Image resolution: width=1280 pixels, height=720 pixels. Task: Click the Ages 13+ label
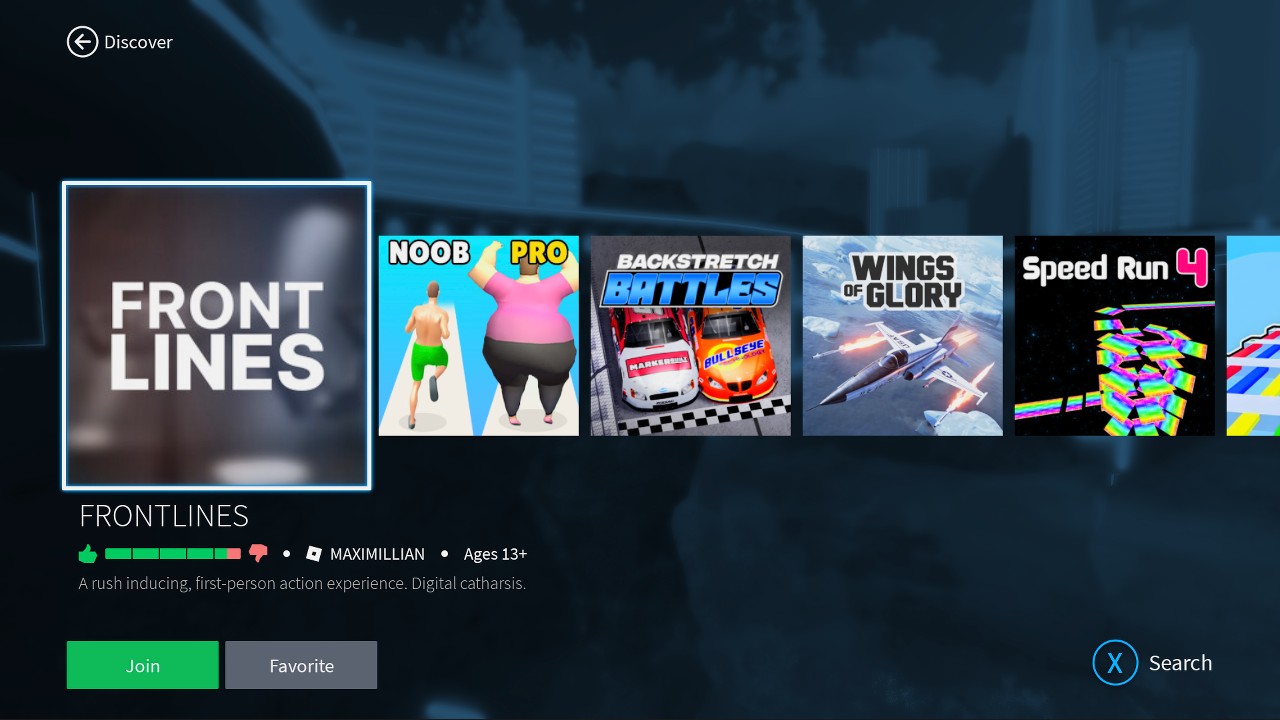tap(495, 553)
